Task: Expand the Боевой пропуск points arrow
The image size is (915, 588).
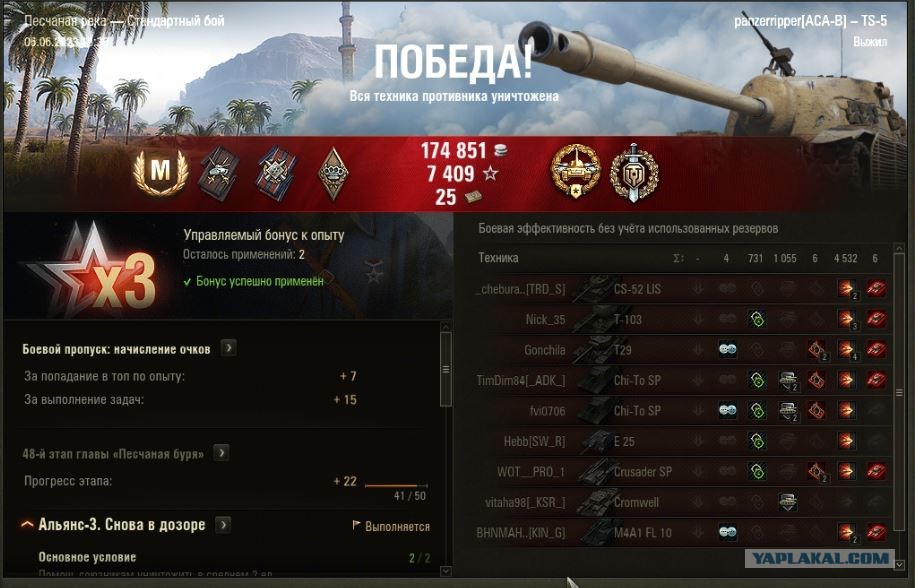Action: pyautogui.click(x=229, y=349)
